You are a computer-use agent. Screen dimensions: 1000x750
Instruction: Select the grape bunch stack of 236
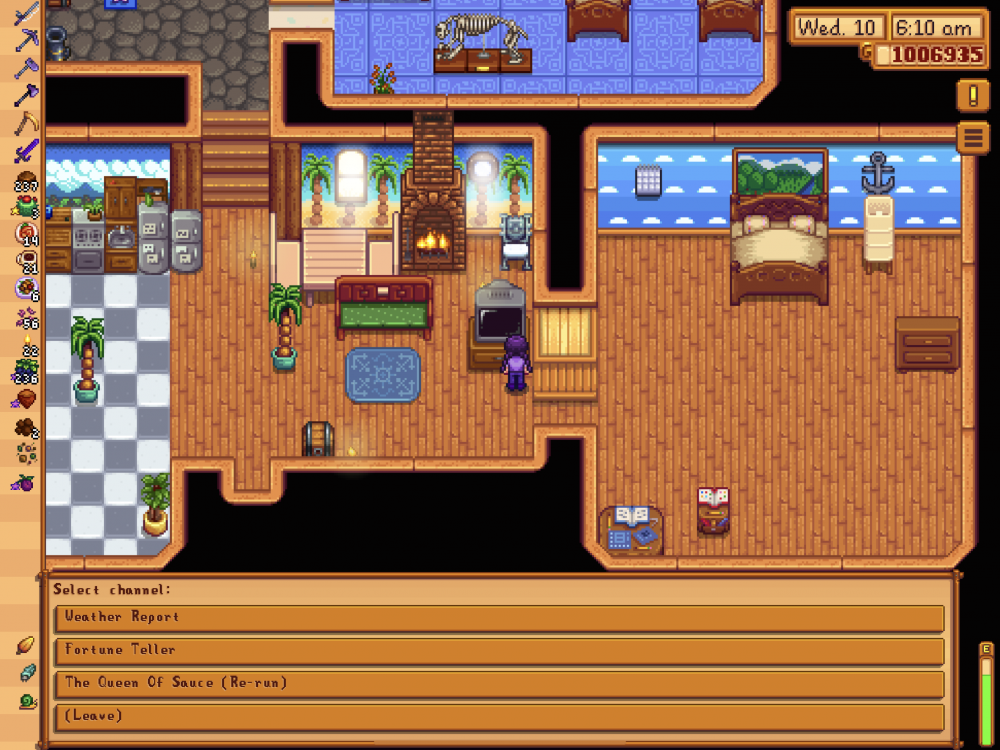pyautogui.click(x=26, y=372)
